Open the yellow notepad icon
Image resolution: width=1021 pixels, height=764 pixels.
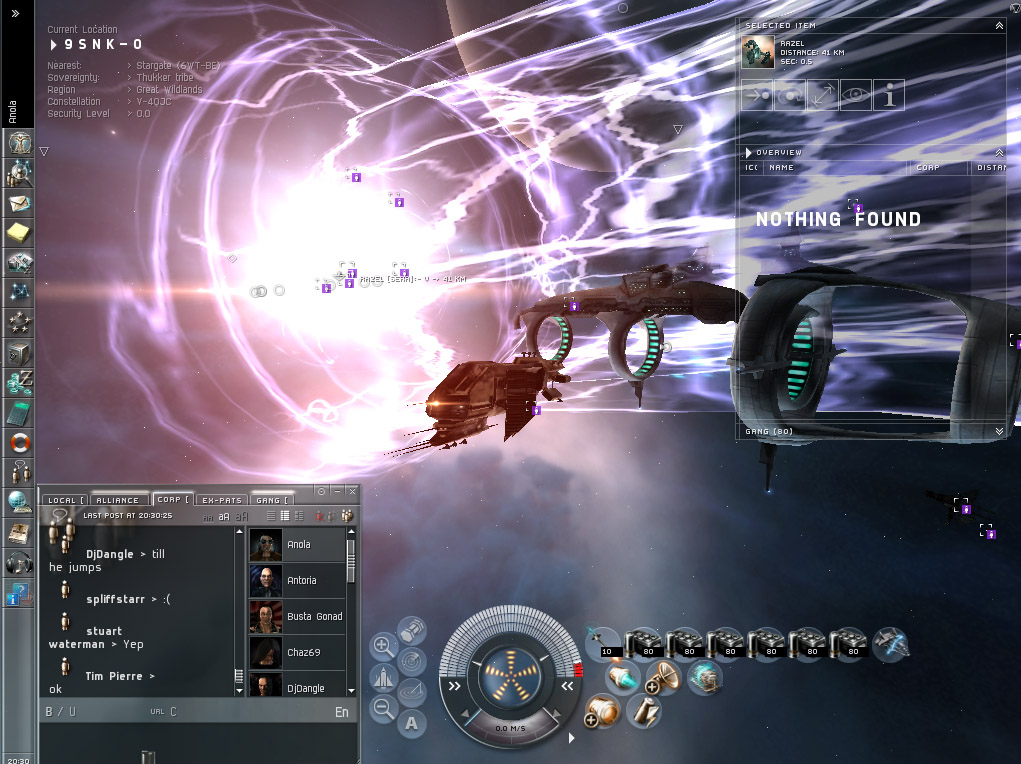point(19,233)
